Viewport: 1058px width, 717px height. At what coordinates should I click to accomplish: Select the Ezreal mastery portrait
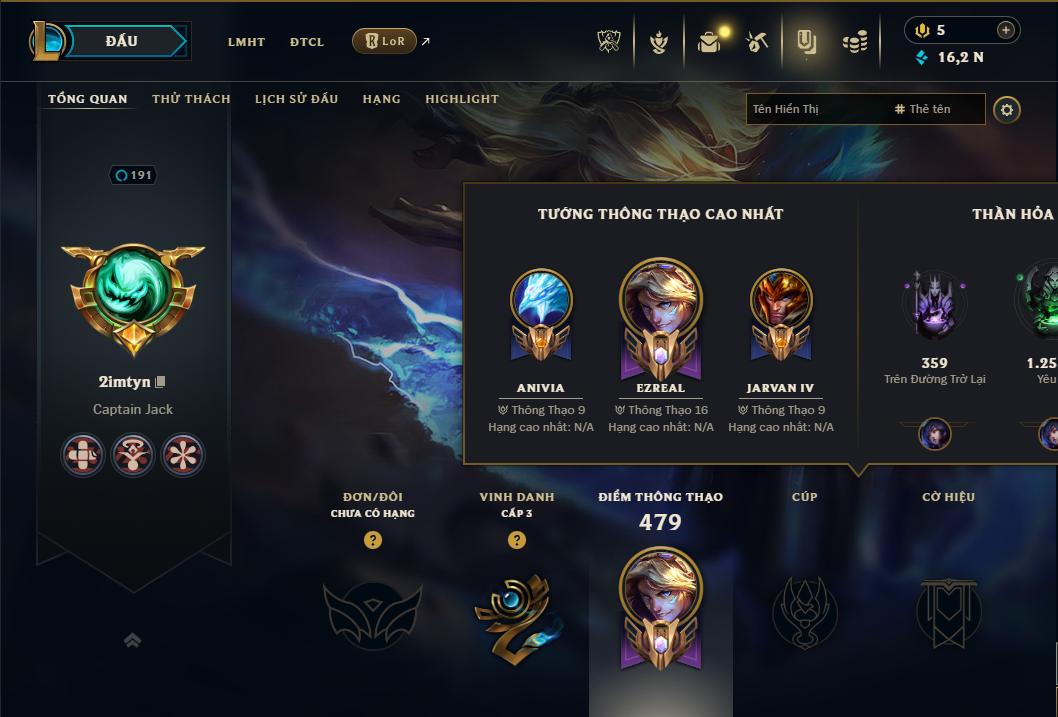coord(660,300)
